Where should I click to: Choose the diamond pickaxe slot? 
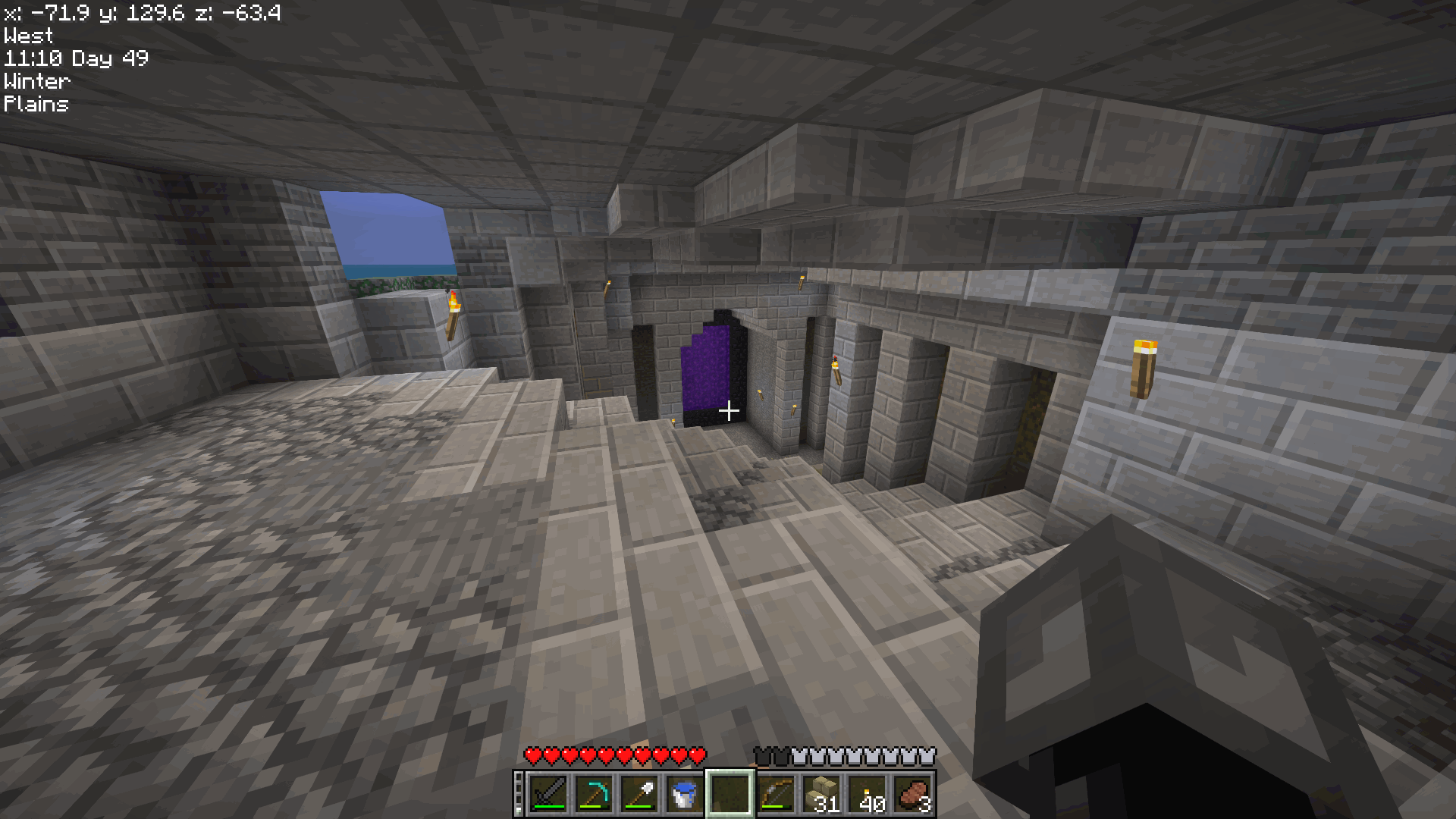click(594, 793)
